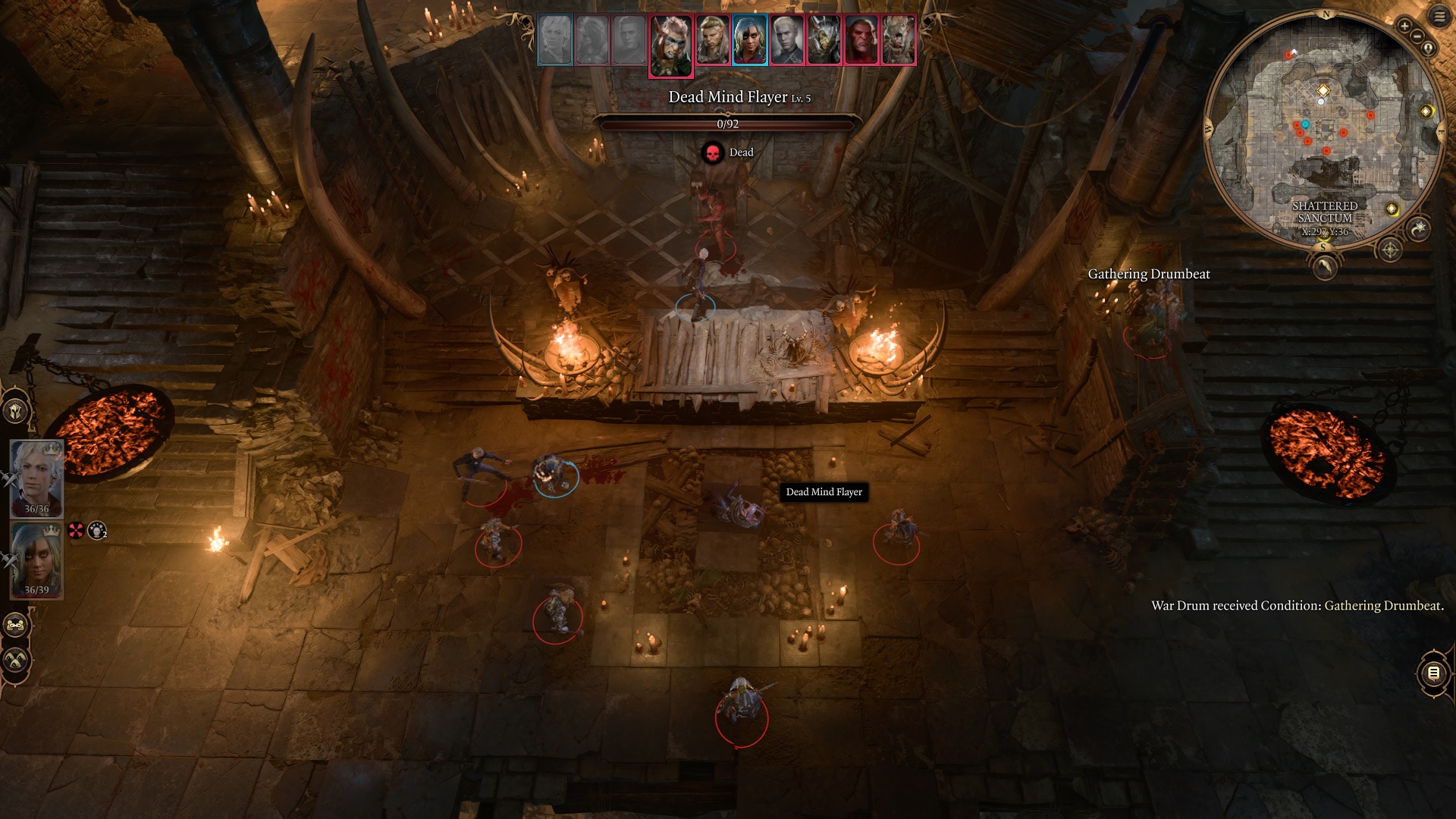Click the map-pointer icon below the minimap zoom controls
This screenshot has height=819, width=1456.
pos(1429,48)
